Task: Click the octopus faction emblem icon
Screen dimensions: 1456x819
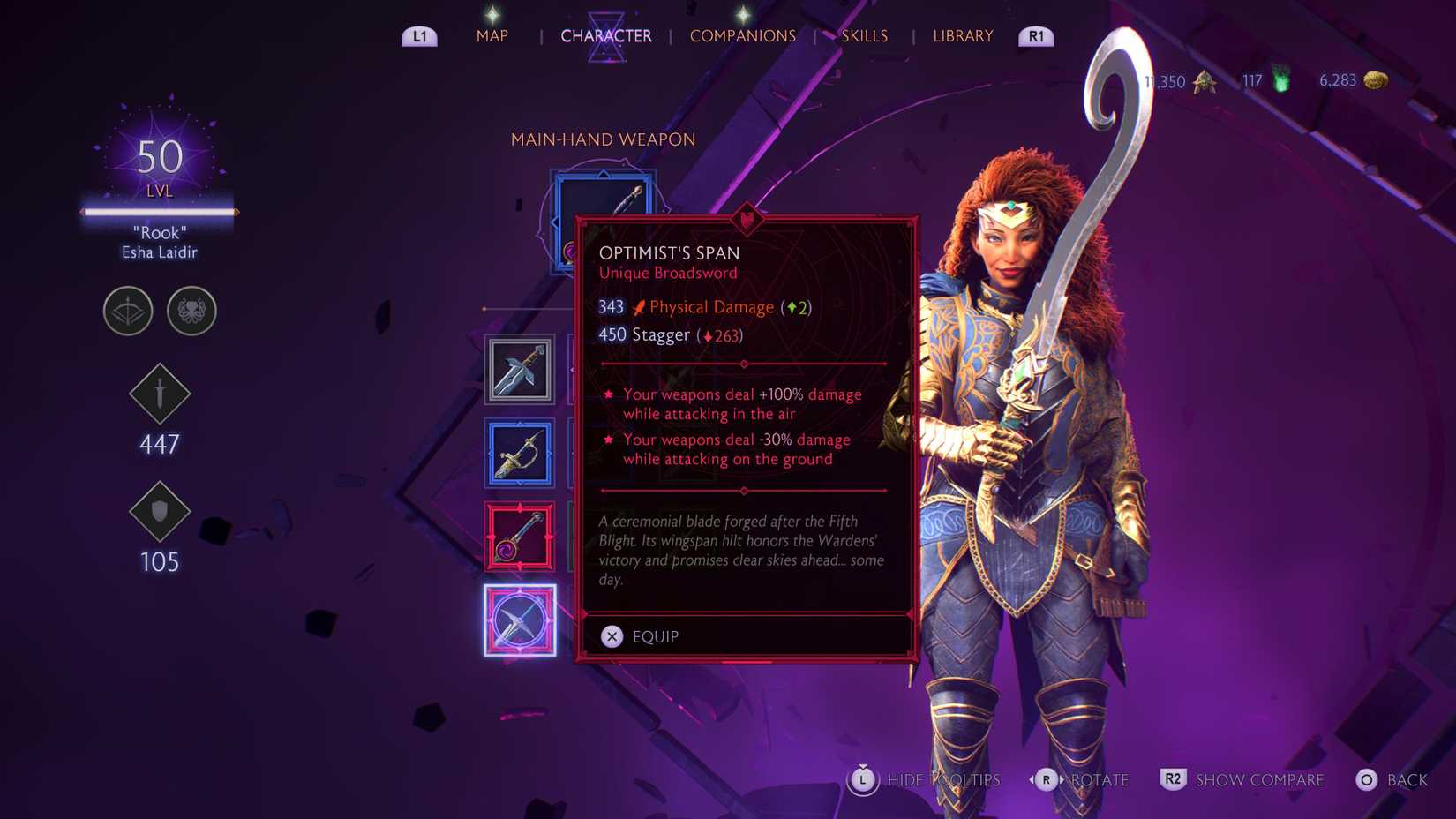Action: point(191,312)
